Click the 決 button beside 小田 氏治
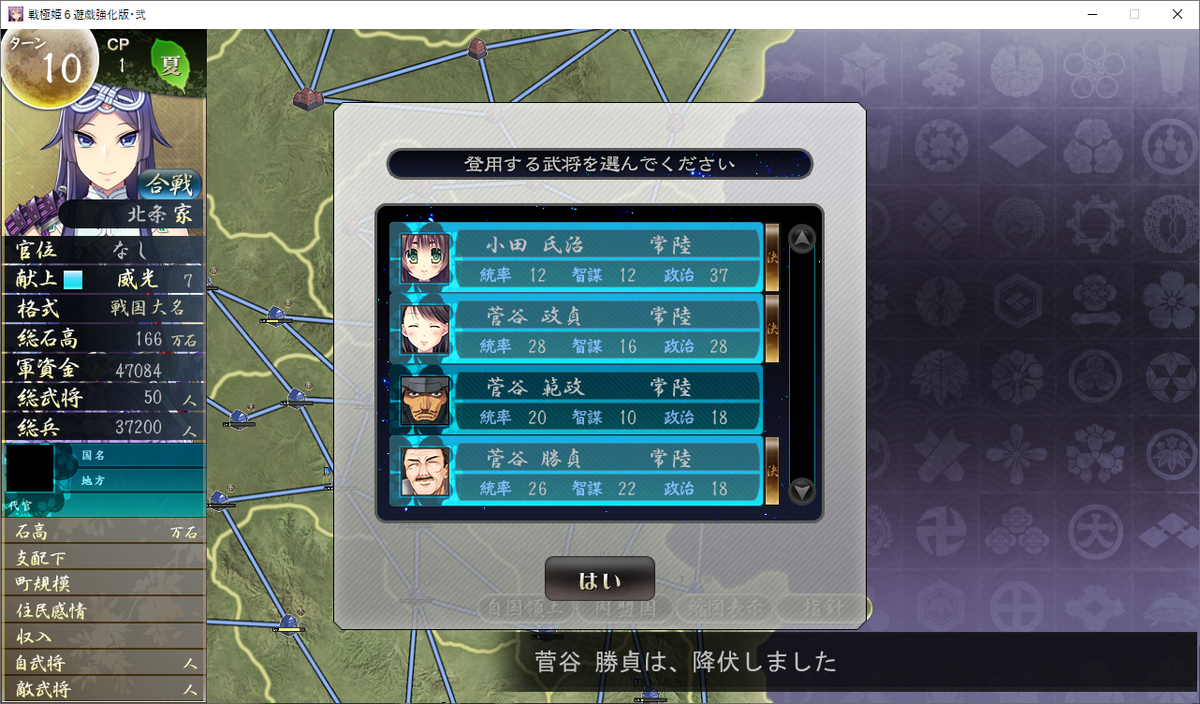Screen dimensions: 1200x704 click(x=772, y=256)
